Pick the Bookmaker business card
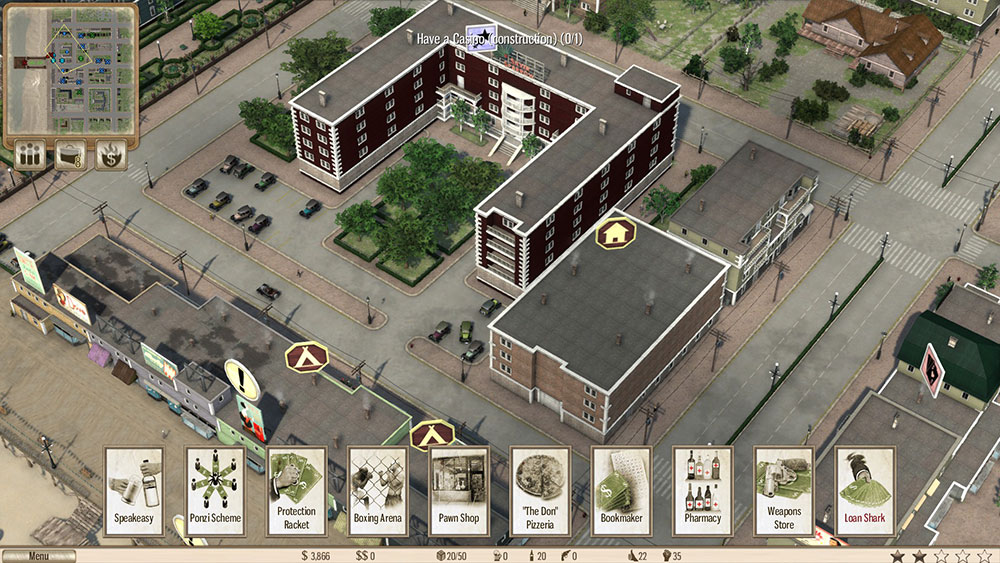 click(622, 491)
